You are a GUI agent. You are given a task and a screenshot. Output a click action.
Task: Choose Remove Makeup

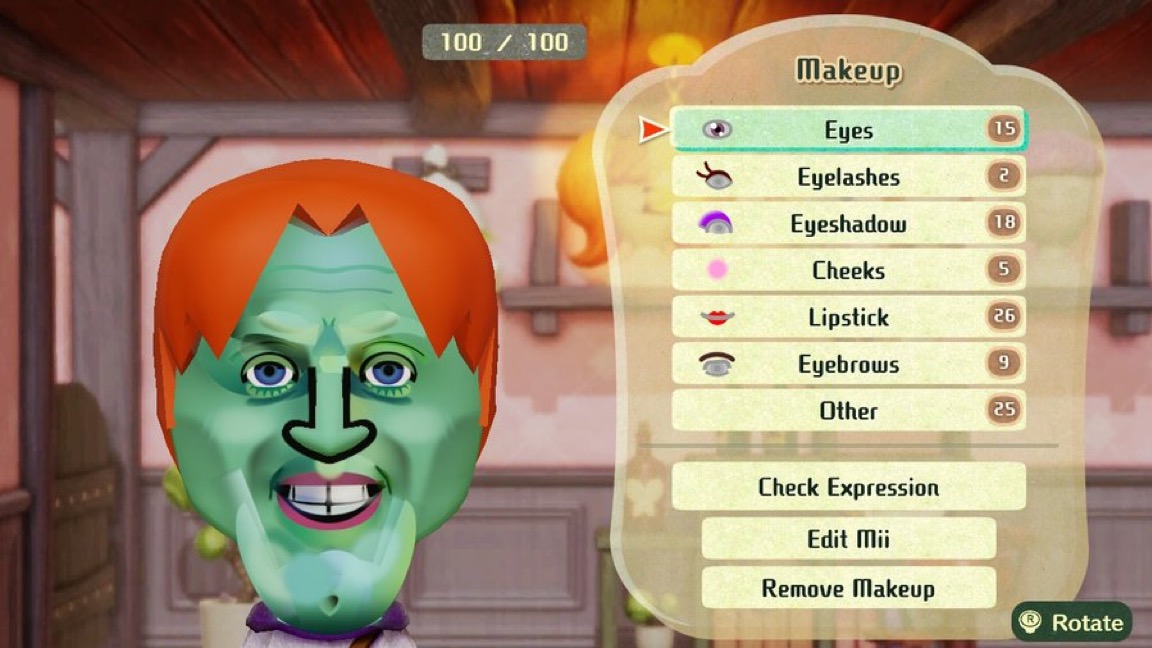point(848,588)
